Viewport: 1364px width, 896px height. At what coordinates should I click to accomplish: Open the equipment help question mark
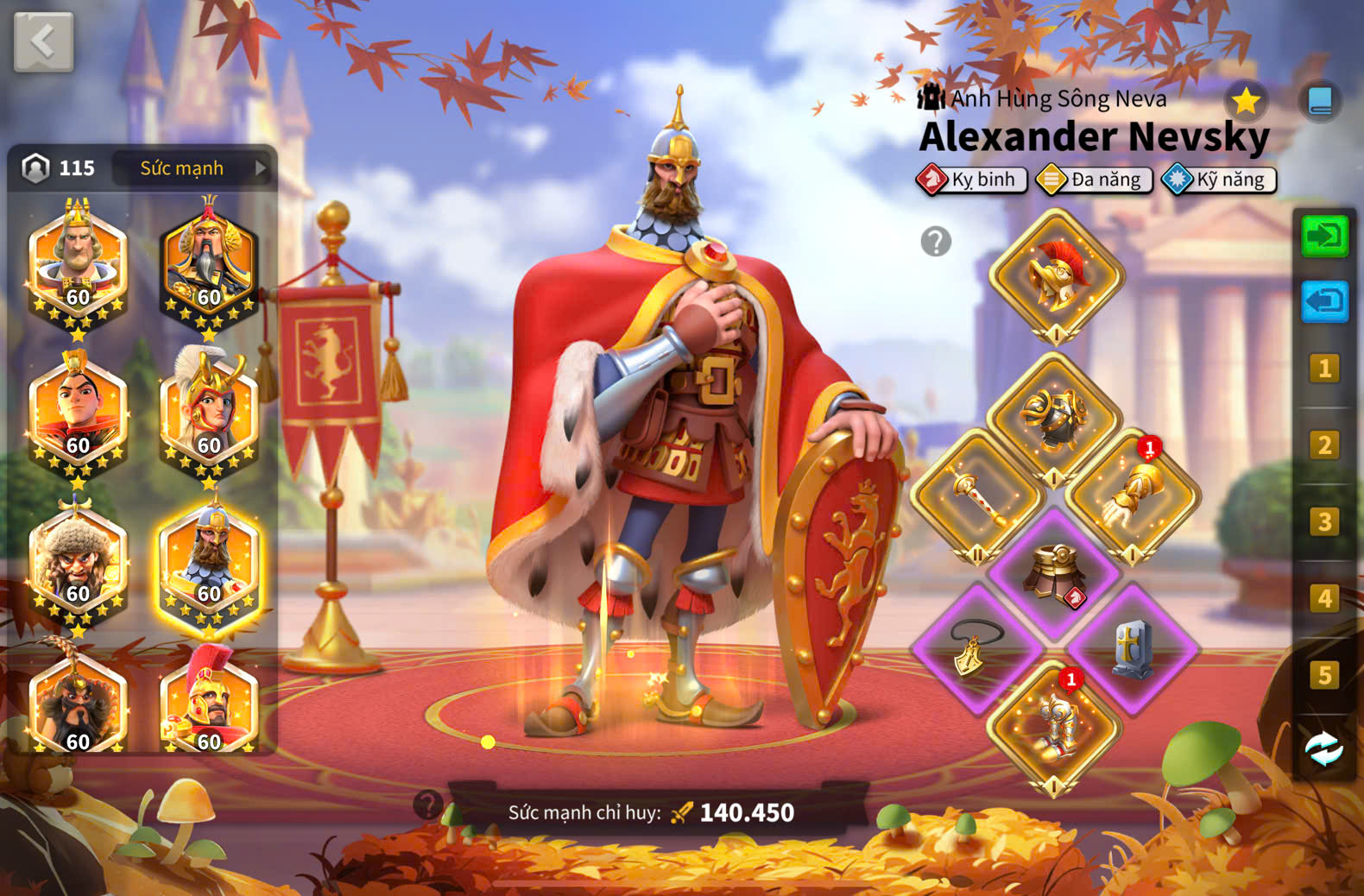pos(936,242)
